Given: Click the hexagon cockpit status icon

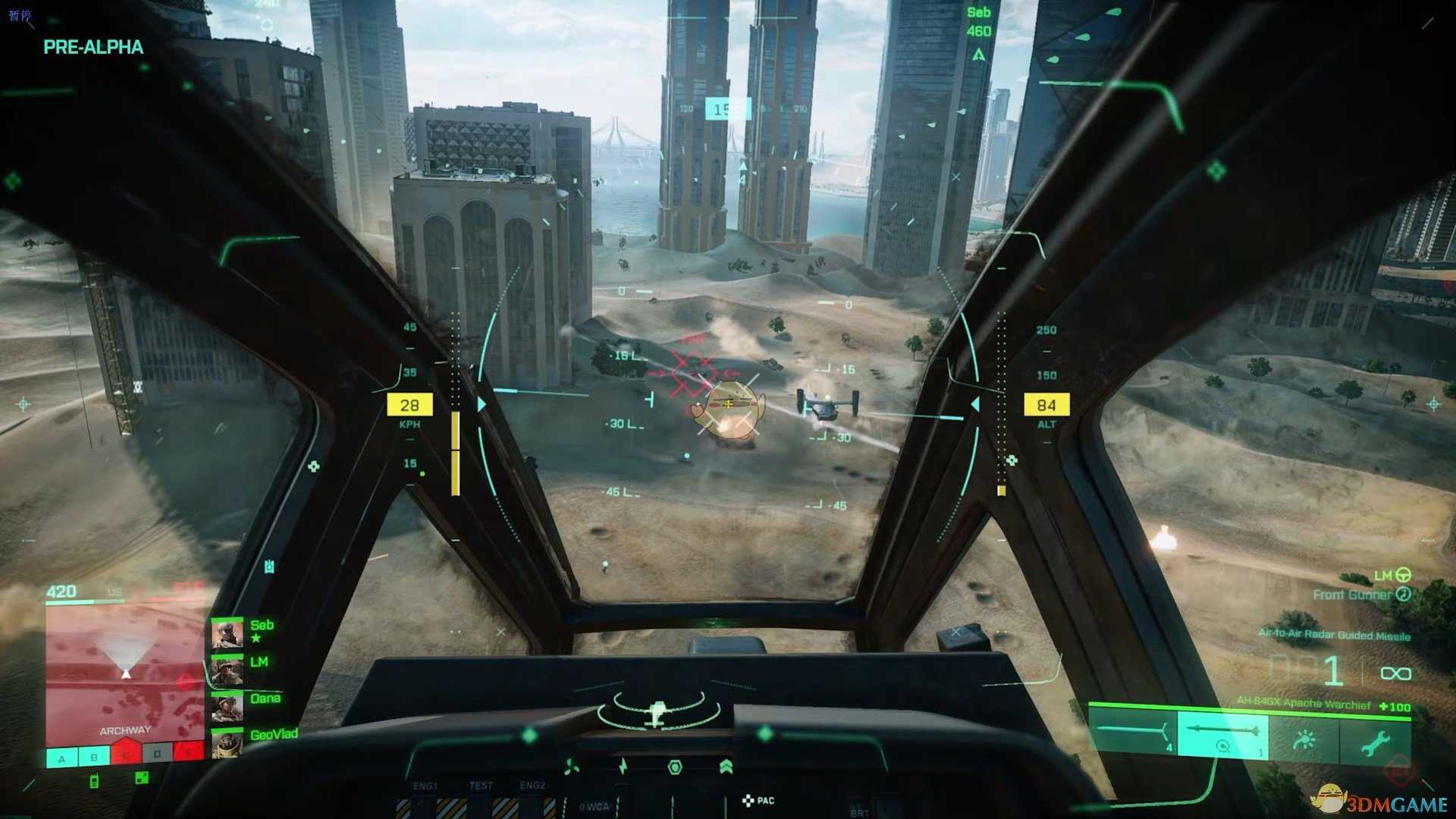Looking at the screenshot, I should (674, 767).
